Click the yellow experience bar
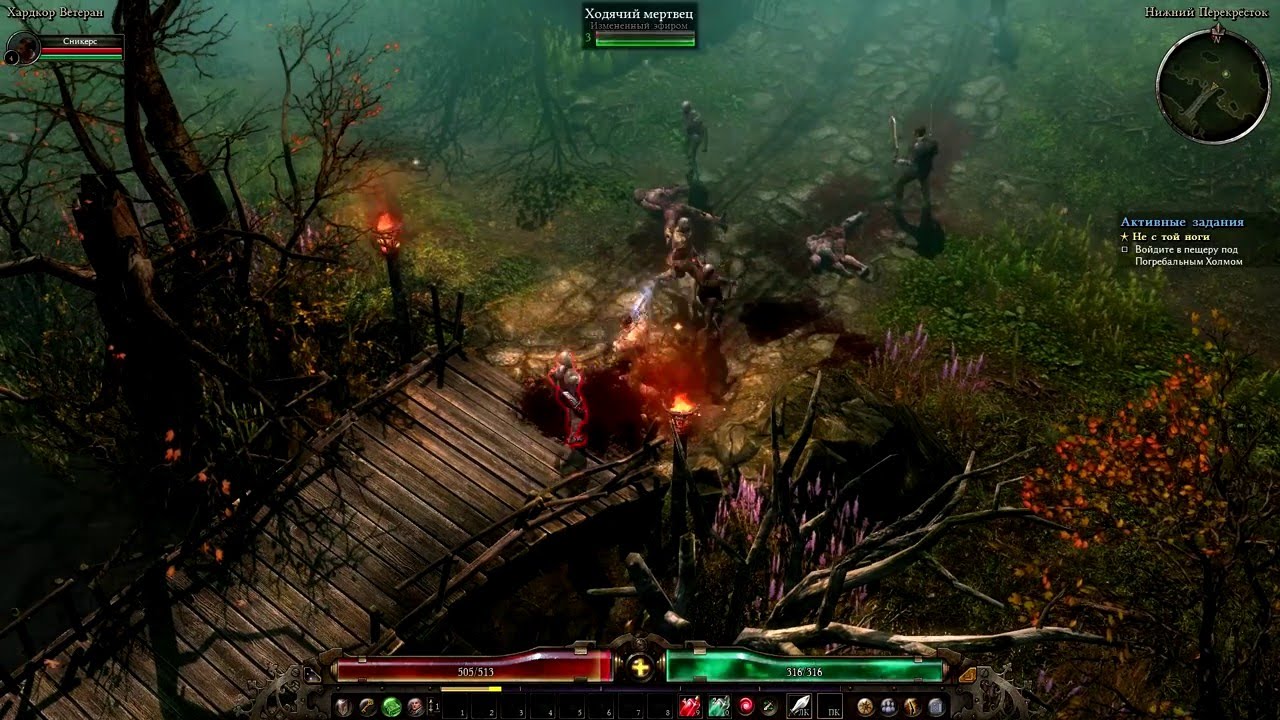The image size is (1280, 720). click(470, 687)
